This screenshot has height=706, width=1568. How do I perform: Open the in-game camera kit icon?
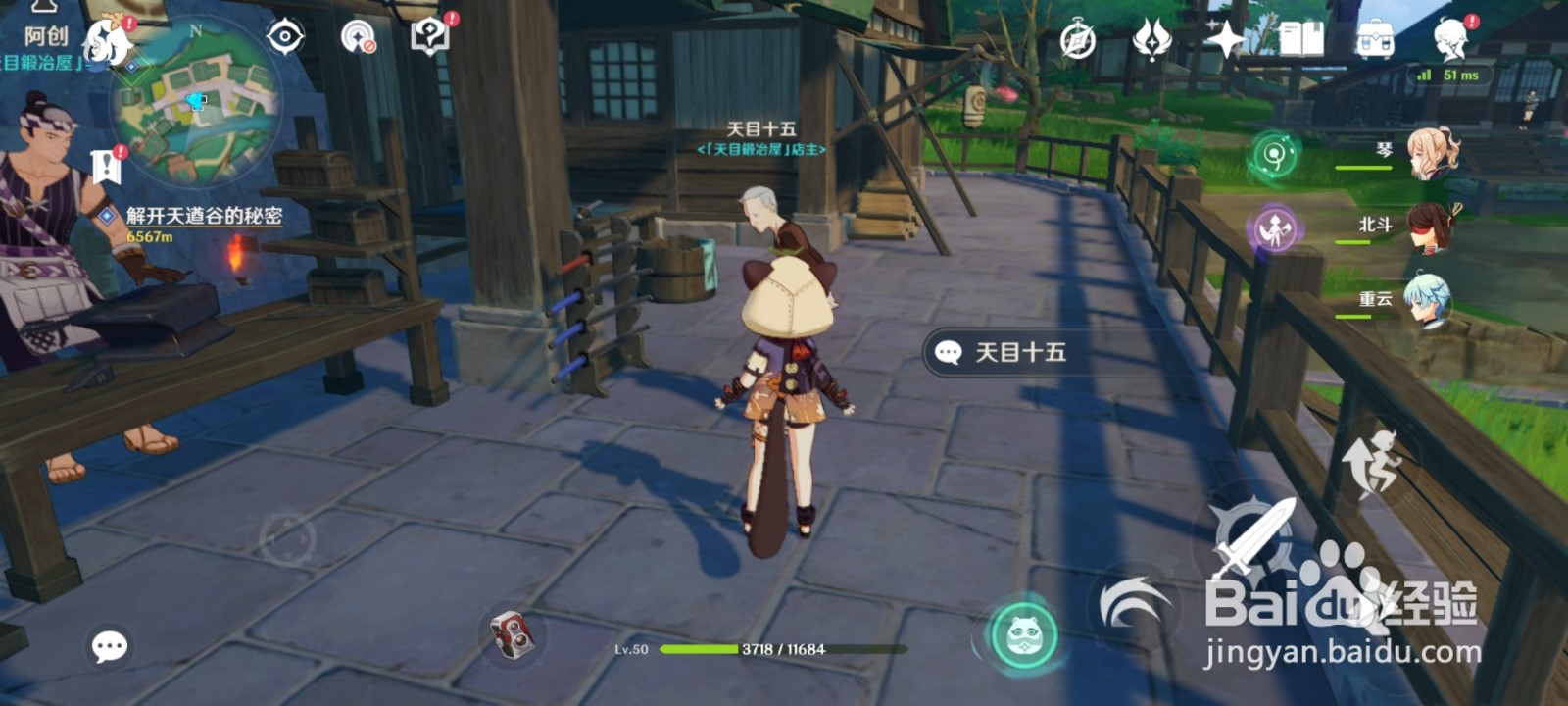click(514, 632)
